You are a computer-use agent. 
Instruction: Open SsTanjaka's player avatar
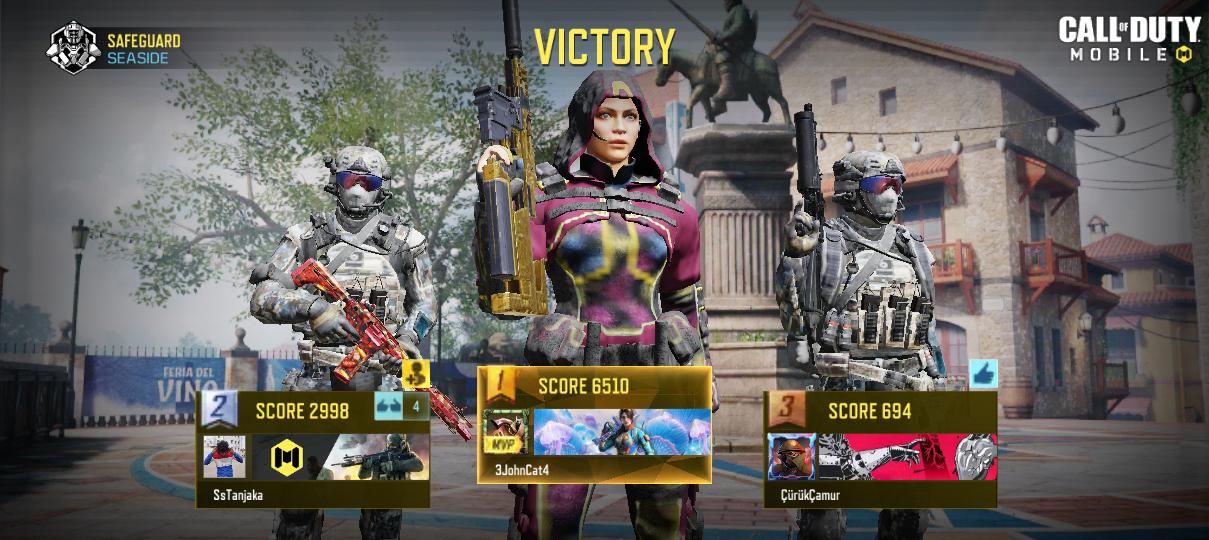click(224, 457)
